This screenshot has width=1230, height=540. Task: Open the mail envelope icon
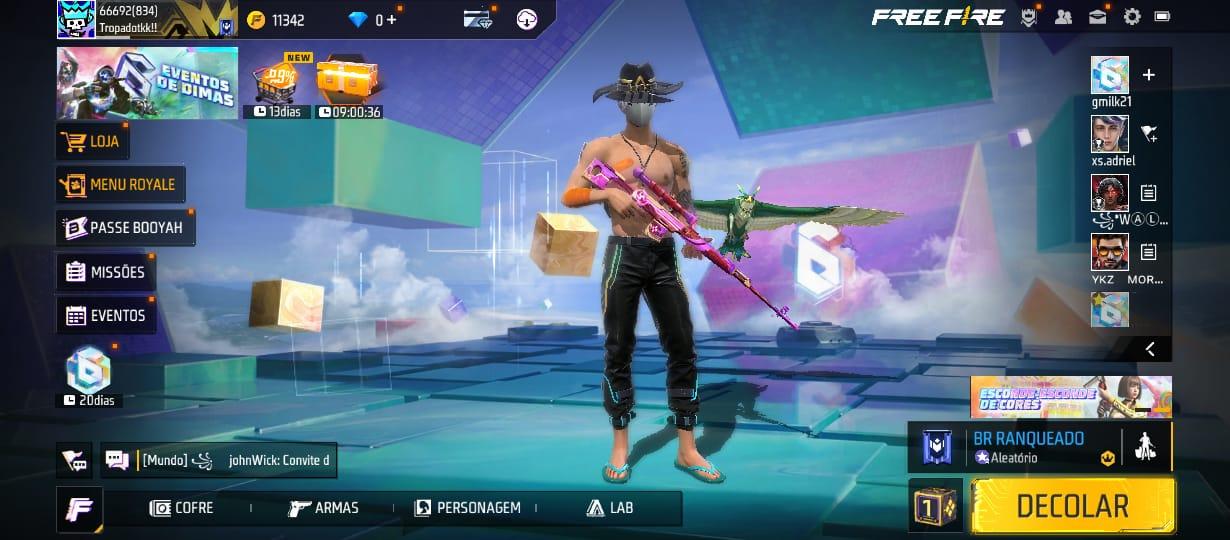1098,17
